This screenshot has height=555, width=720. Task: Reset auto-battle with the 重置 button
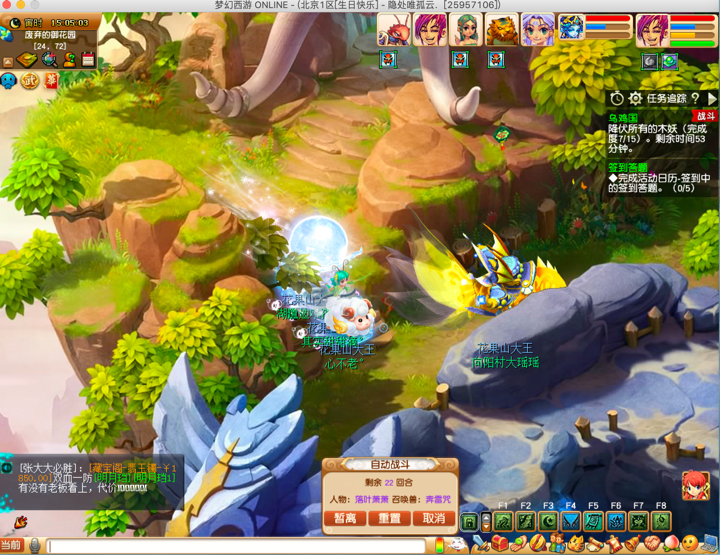(389, 518)
